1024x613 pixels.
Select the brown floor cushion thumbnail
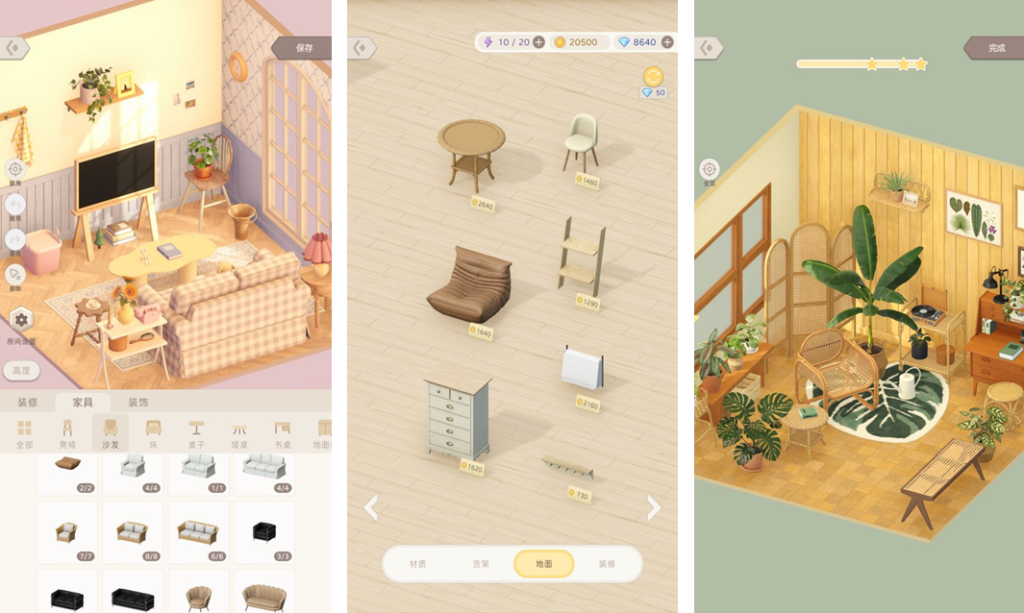tap(67, 467)
